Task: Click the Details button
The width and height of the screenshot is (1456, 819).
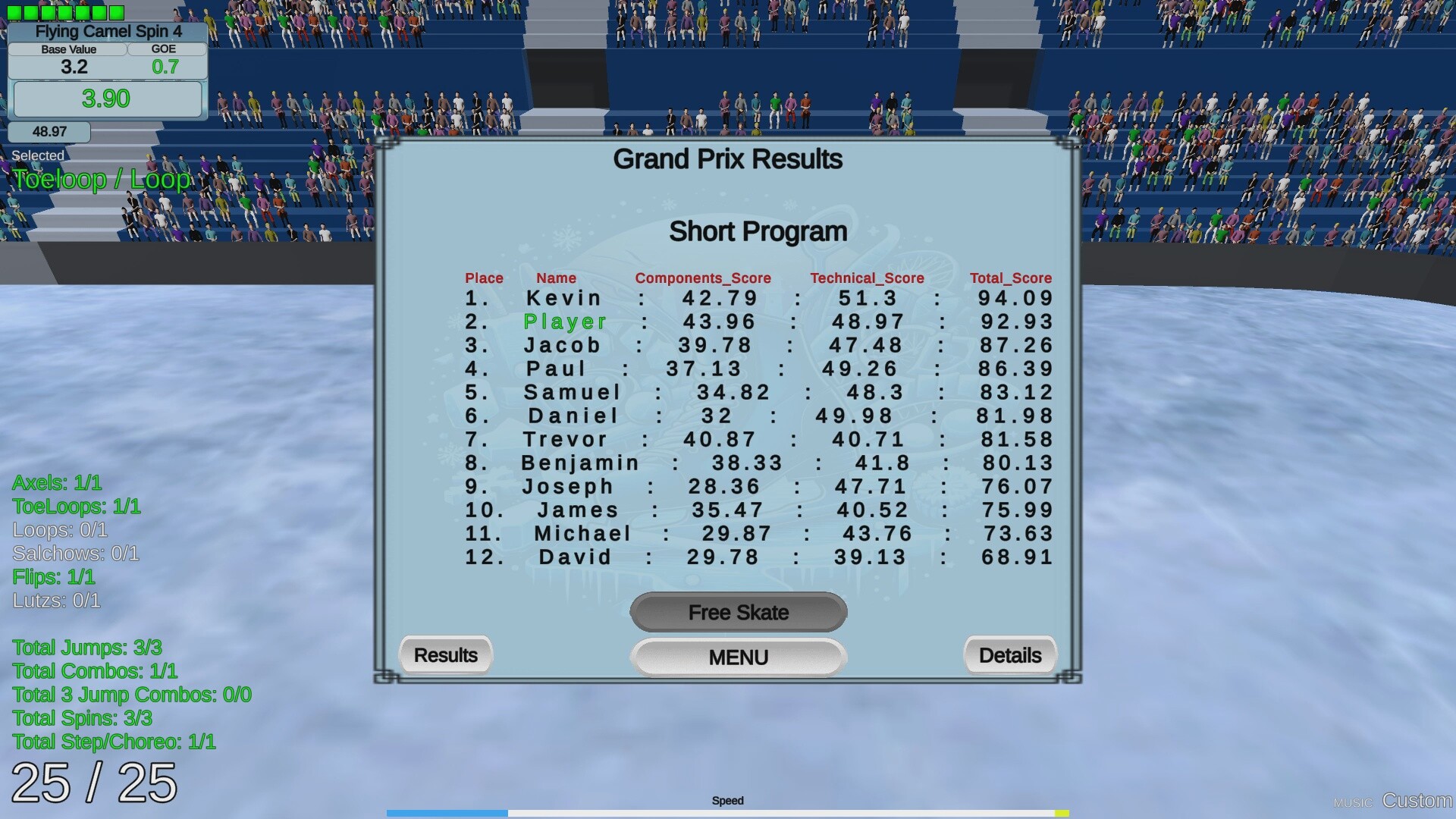Action: coord(1009,654)
